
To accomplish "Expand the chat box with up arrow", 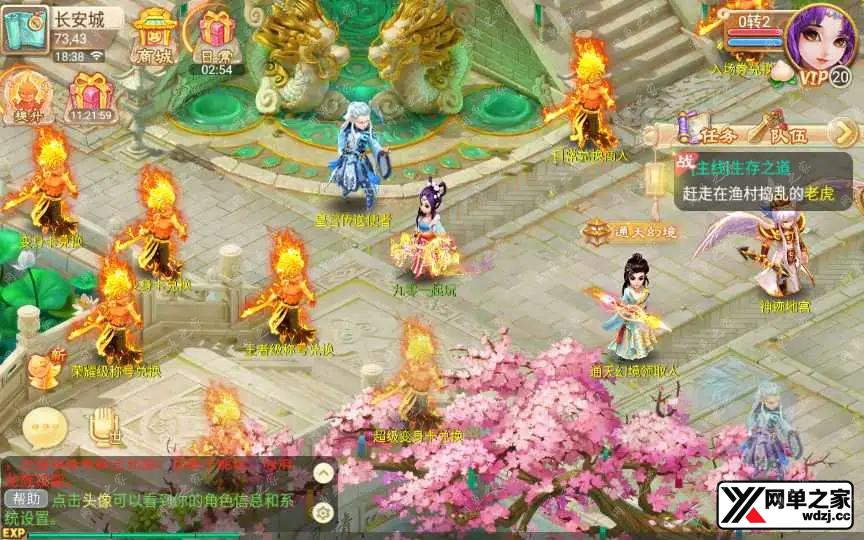I will (x=323, y=472).
